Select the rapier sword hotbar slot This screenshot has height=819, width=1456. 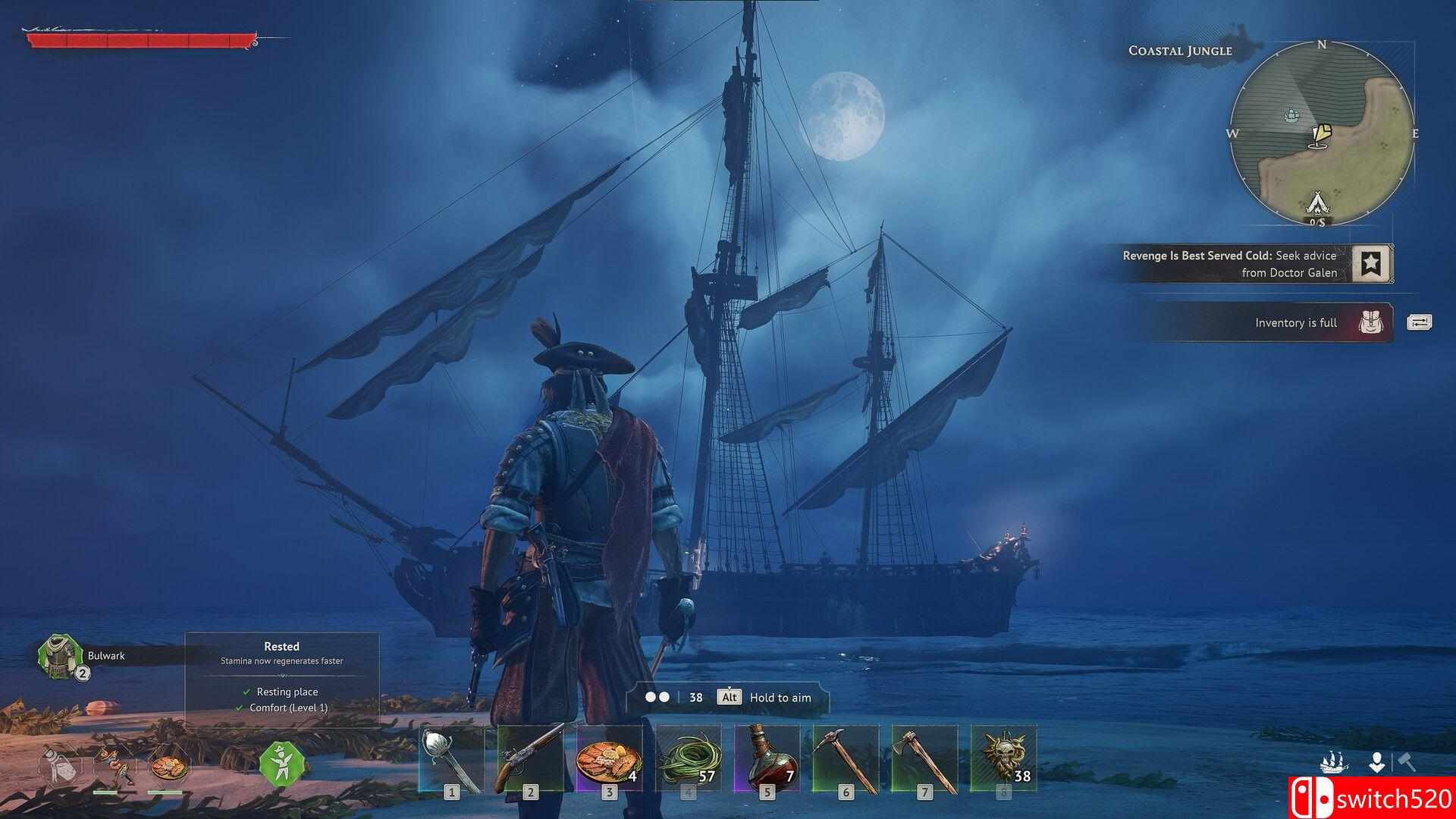pos(451,760)
